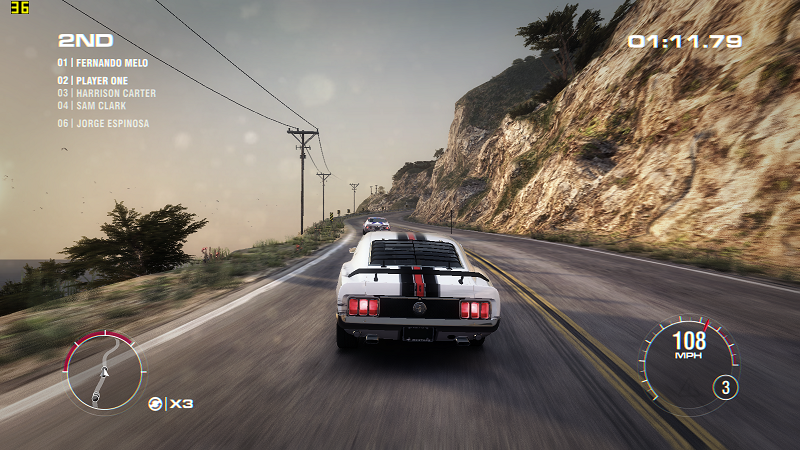Select Jorge Espinosa in the race order
800x450 pixels.
(x=103, y=124)
